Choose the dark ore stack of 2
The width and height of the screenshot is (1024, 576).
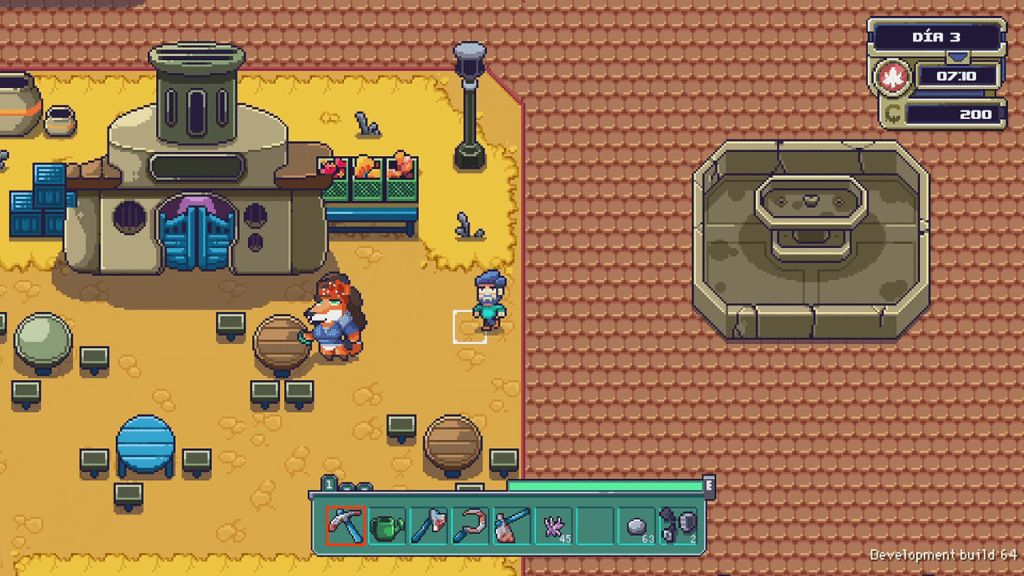click(679, 525)
